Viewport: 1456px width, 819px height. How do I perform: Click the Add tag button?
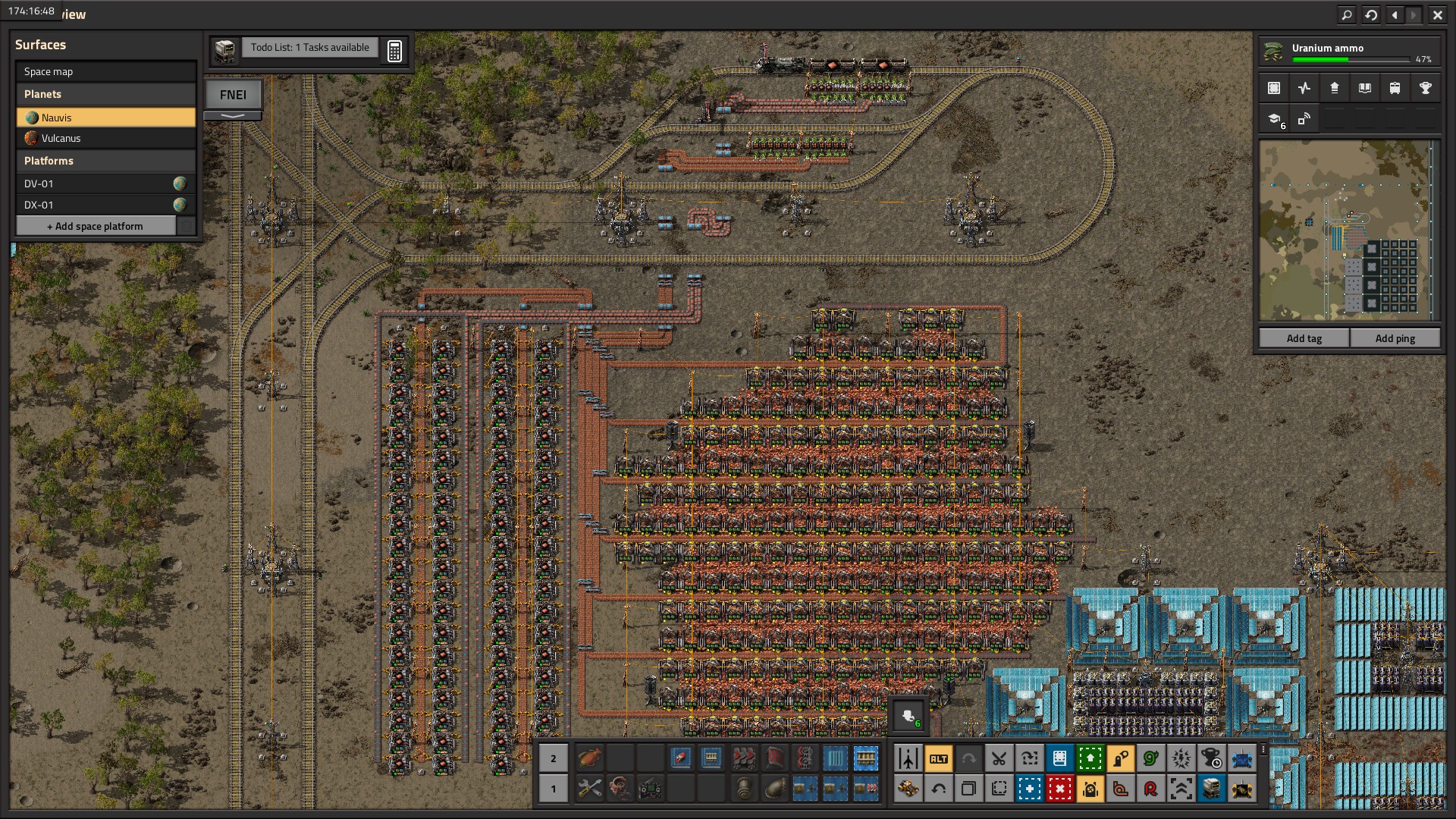click(1304, 338)
